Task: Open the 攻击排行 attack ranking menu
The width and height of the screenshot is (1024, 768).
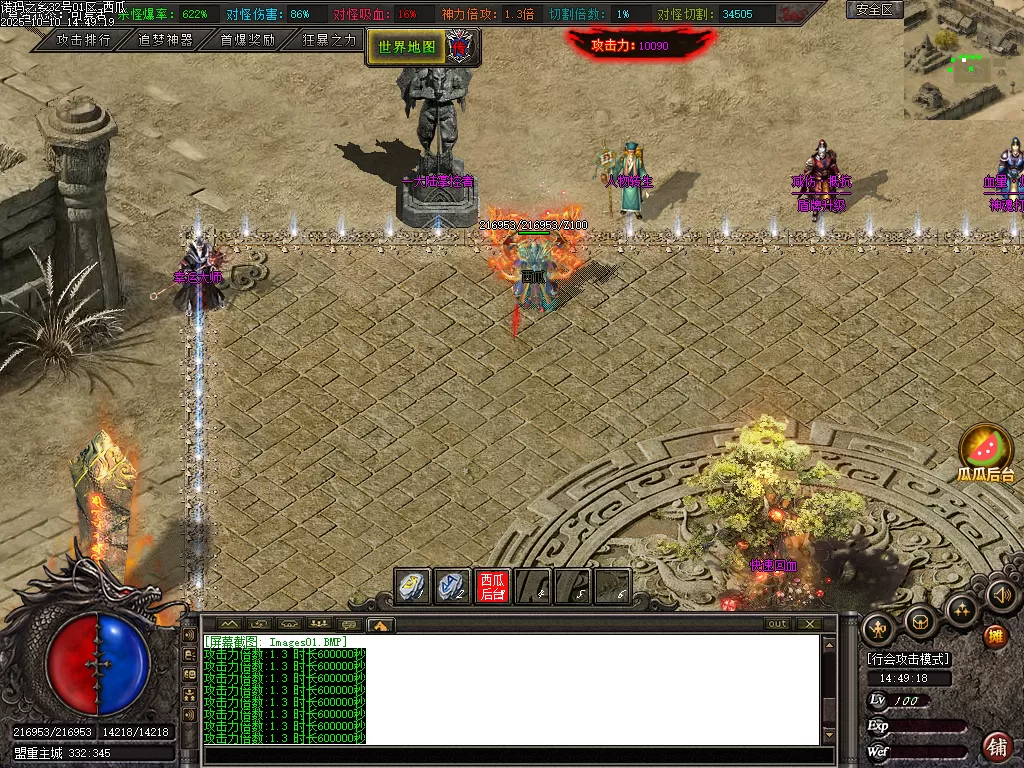Action: click(83, 40)
